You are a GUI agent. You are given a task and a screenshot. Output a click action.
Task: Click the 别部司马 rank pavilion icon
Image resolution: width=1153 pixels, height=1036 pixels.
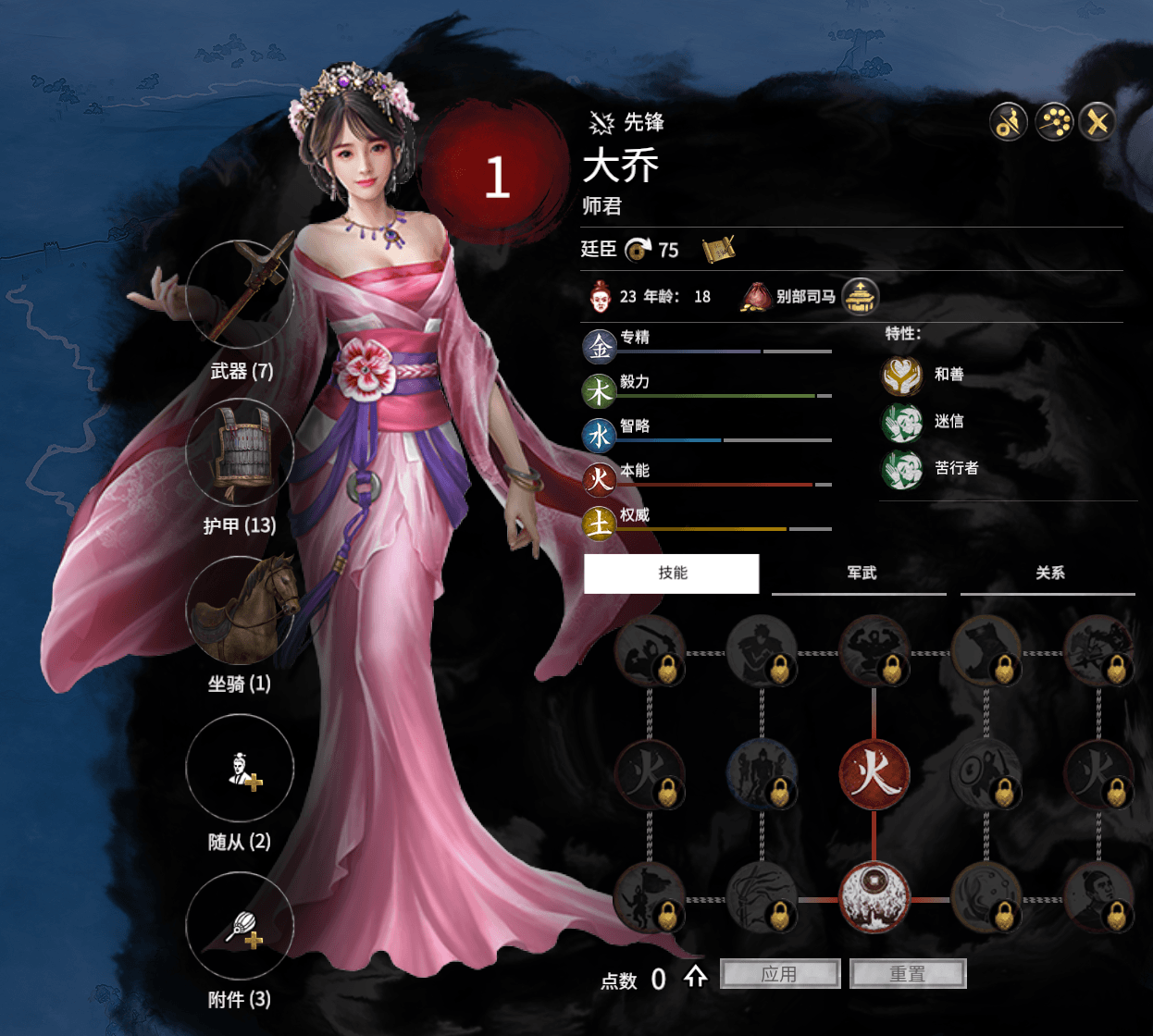click(861, 297)
